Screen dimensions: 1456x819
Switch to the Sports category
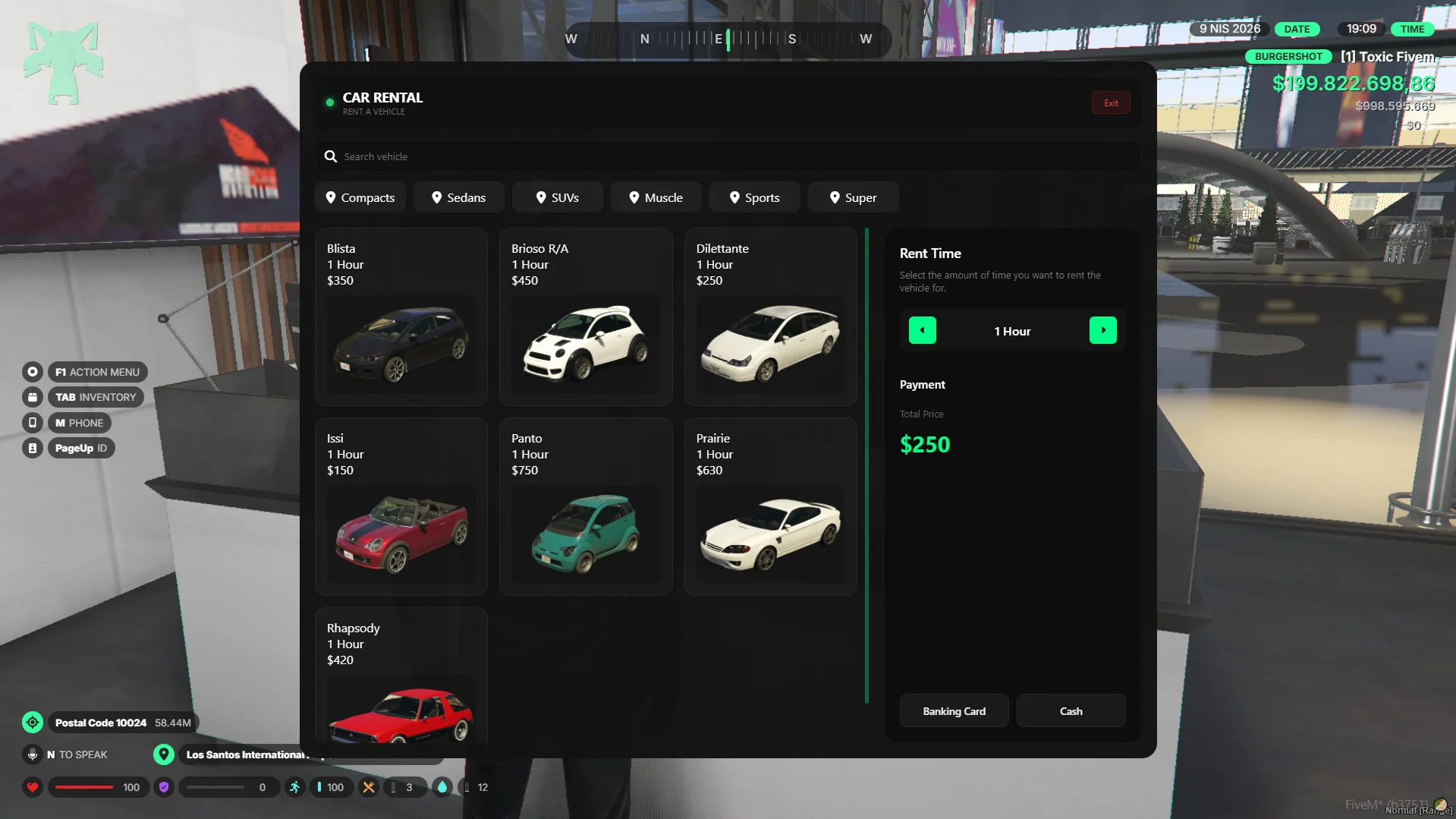tap(755, 197)
